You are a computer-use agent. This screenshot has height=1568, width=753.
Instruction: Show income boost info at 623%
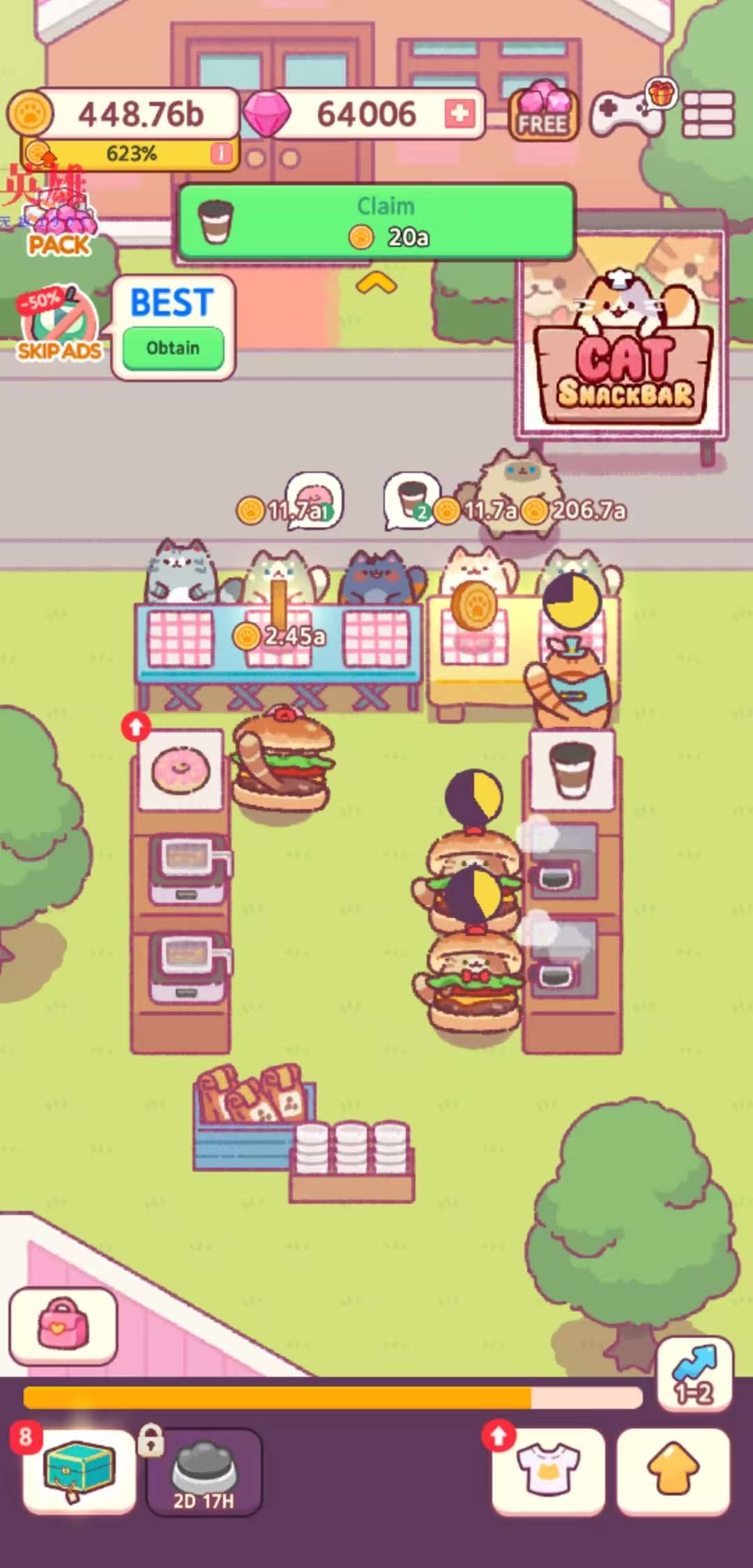[221, 153]
